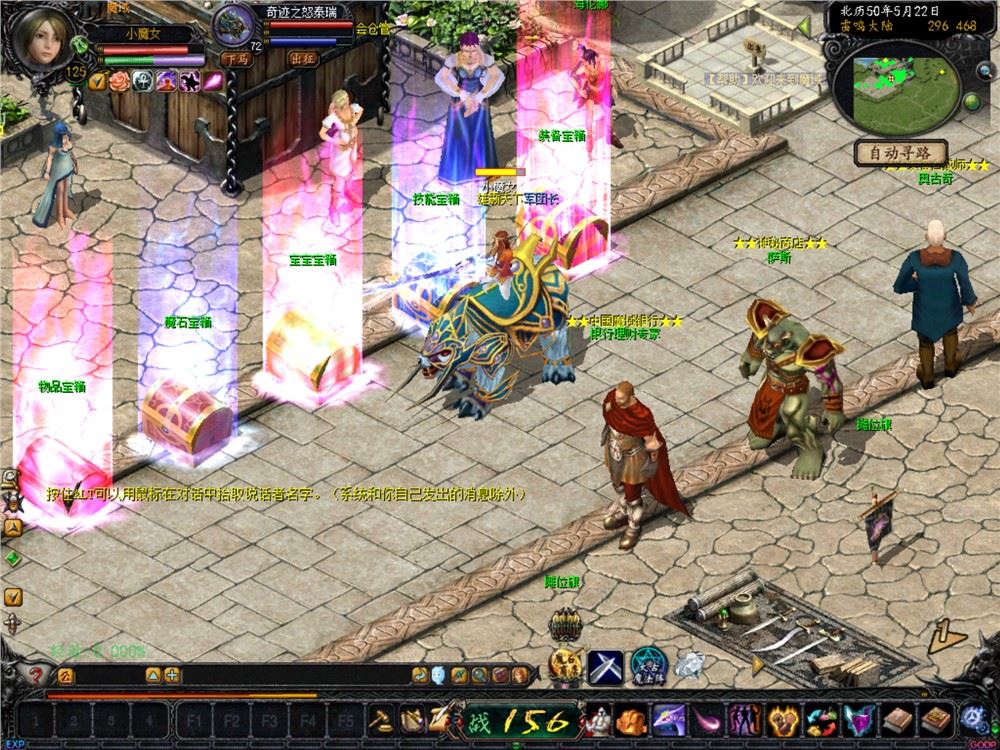Click the two dancing figures icon on the bottom bar
Image resolution: width=1000 pixels, height=750 pixels.
click(744, 719)
